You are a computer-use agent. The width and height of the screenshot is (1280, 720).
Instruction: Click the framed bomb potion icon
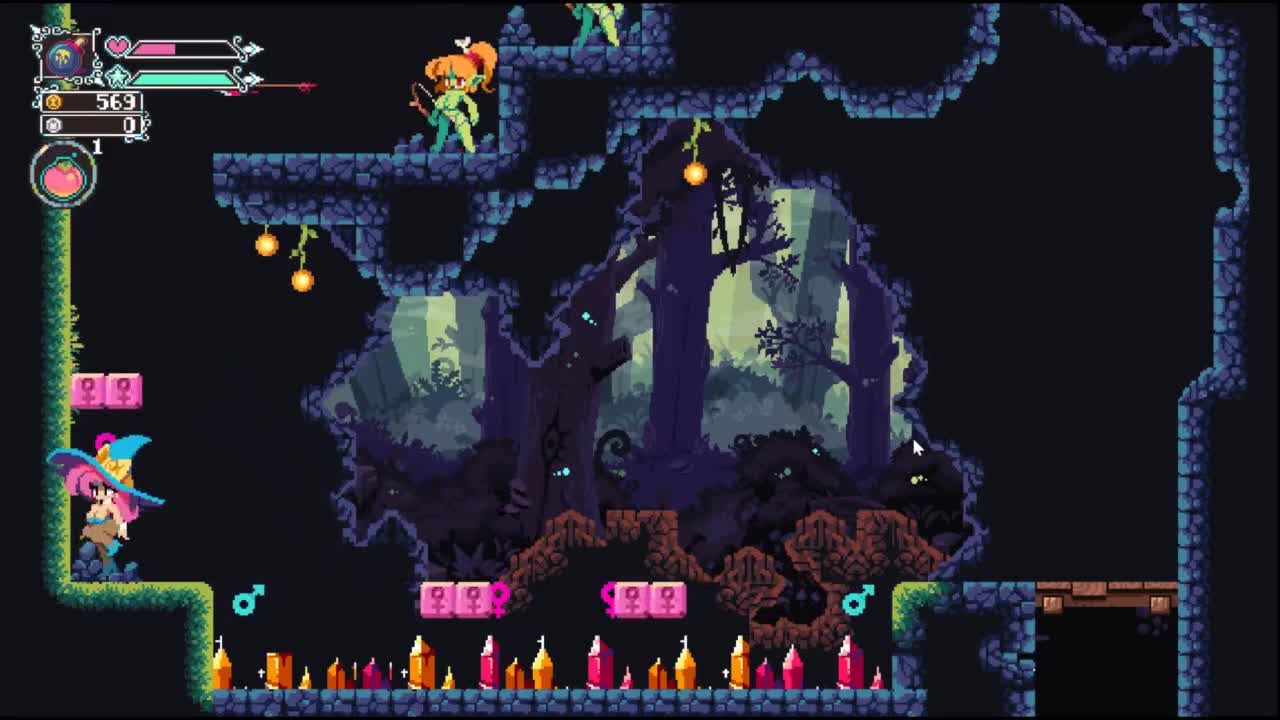point(65,57)
